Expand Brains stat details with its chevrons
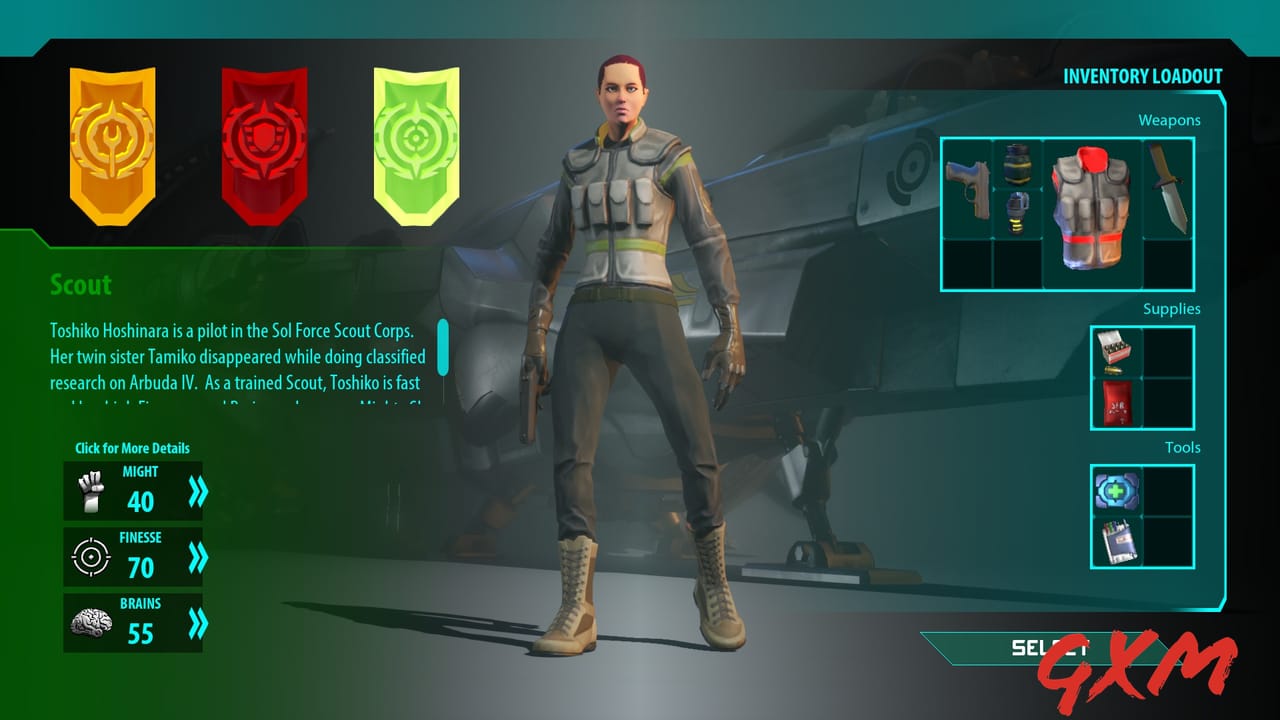This screenshot has width=1280, height=720. [x=196, y=622]
